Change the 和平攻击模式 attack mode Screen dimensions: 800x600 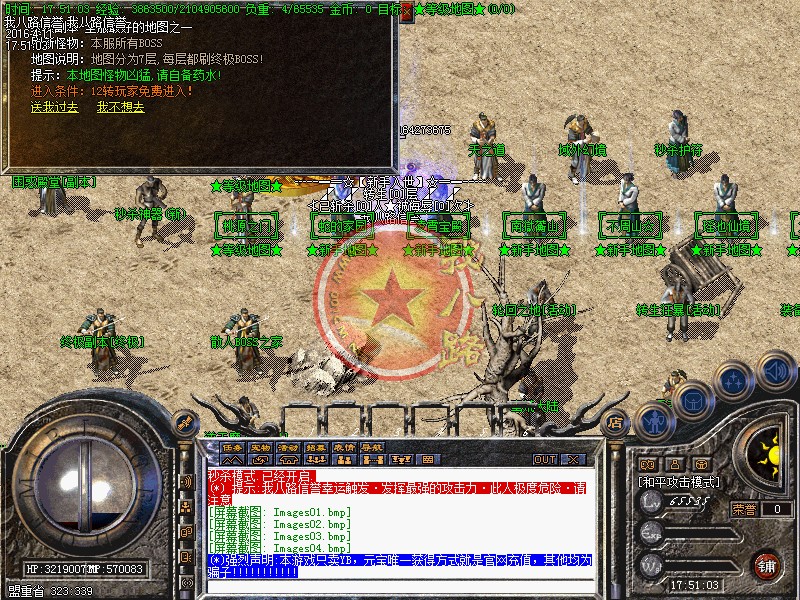pos(680,481)
